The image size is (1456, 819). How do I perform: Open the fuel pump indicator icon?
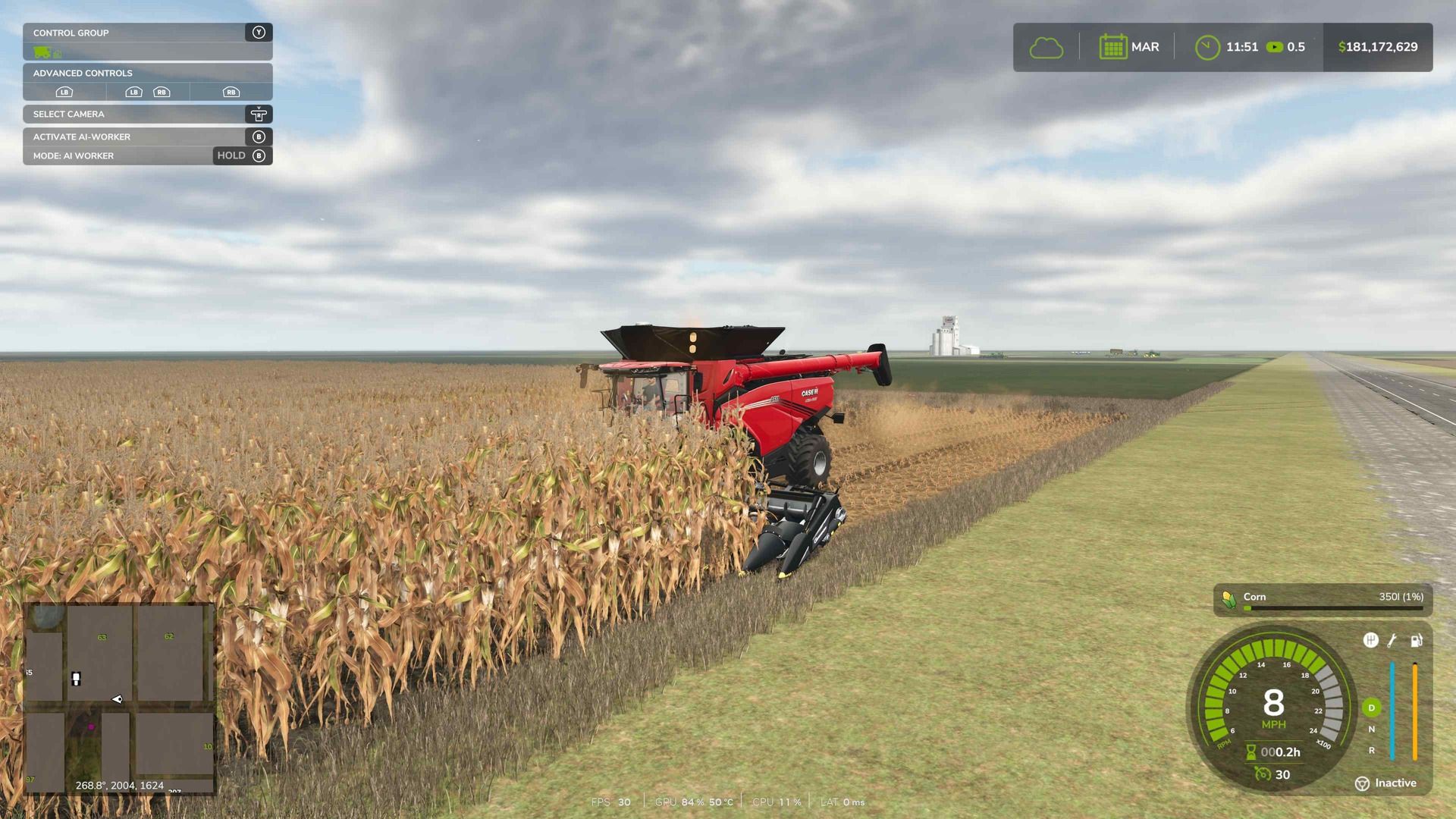point(1416,641)
